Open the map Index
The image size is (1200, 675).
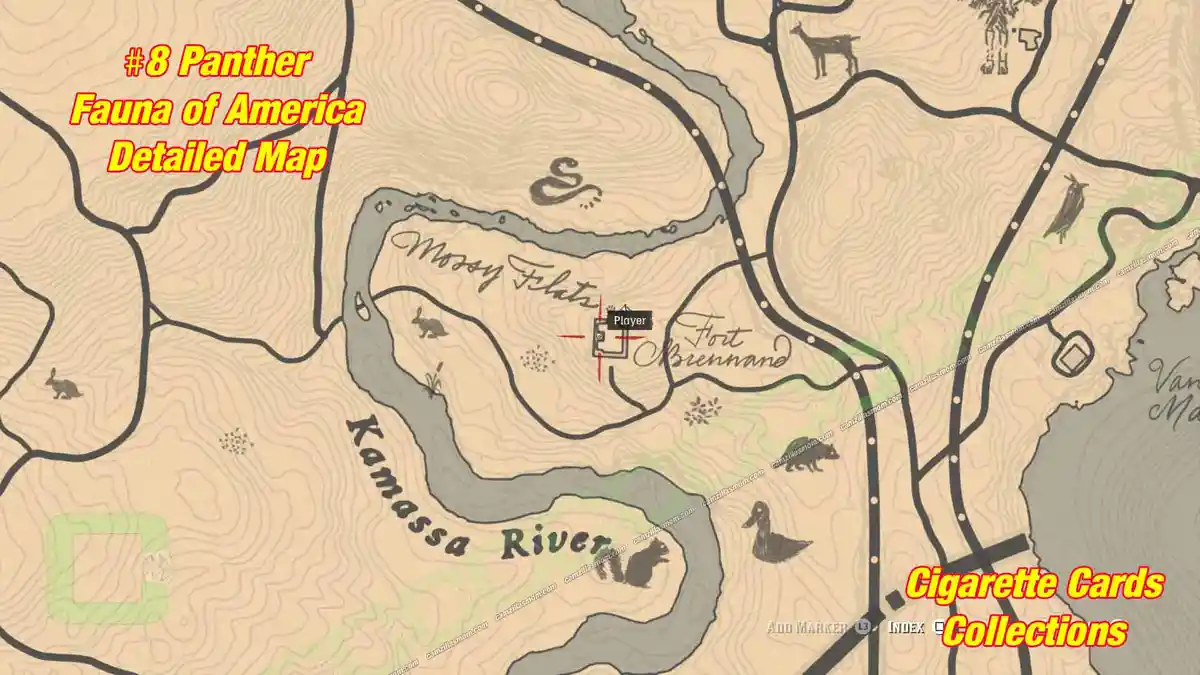908,628
